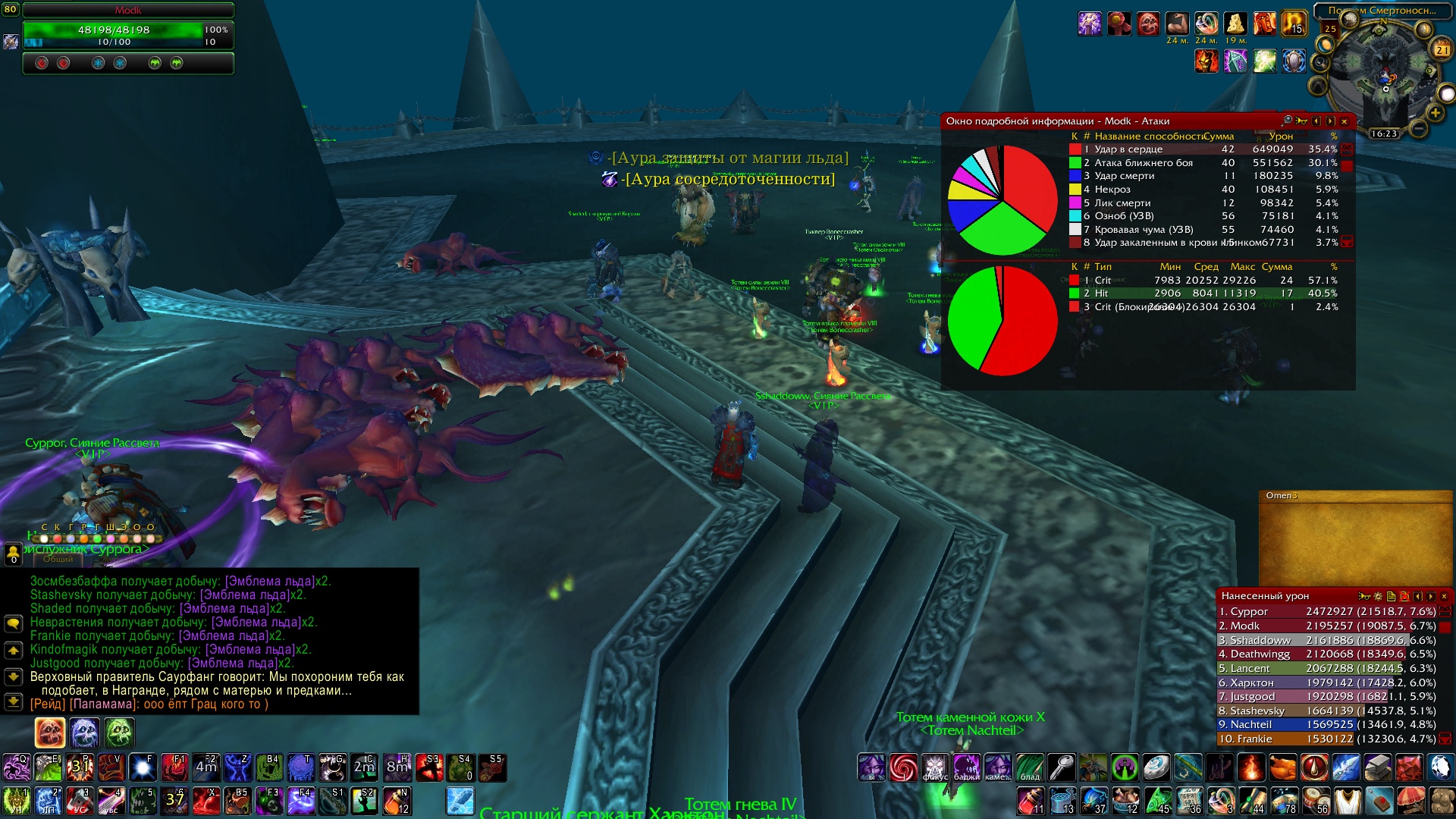The image size is (1456, 819).
Task: Click the Modk player unit frame
Action: 127,30
